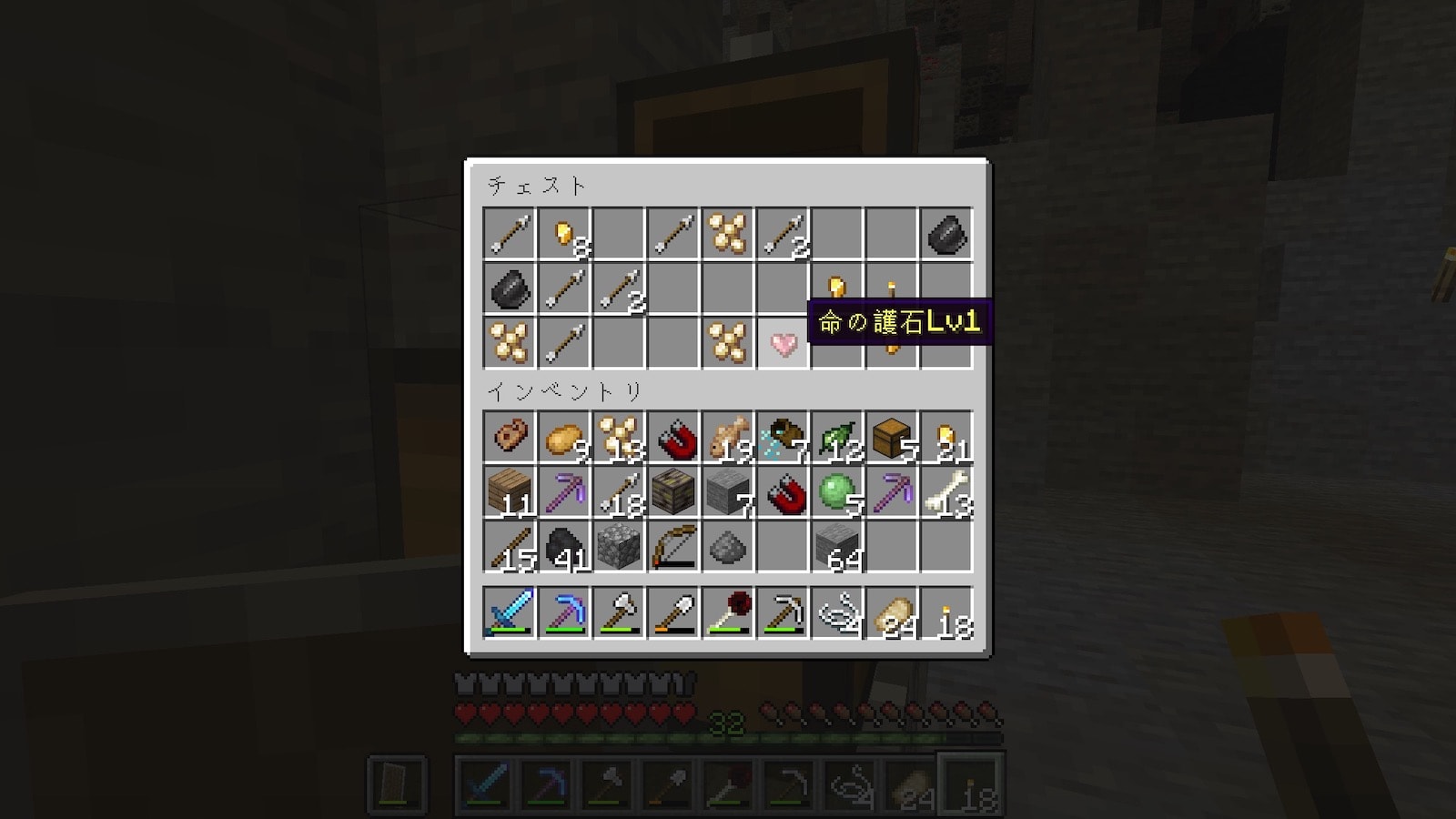Select the bread stack in the hotbar
Image resolution: width=1456 pixels, height=819 pixels.
(892, 612)
